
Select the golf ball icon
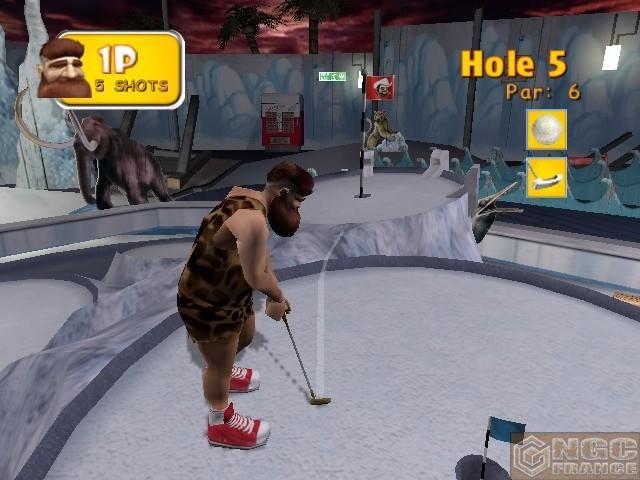coord(547,130)
